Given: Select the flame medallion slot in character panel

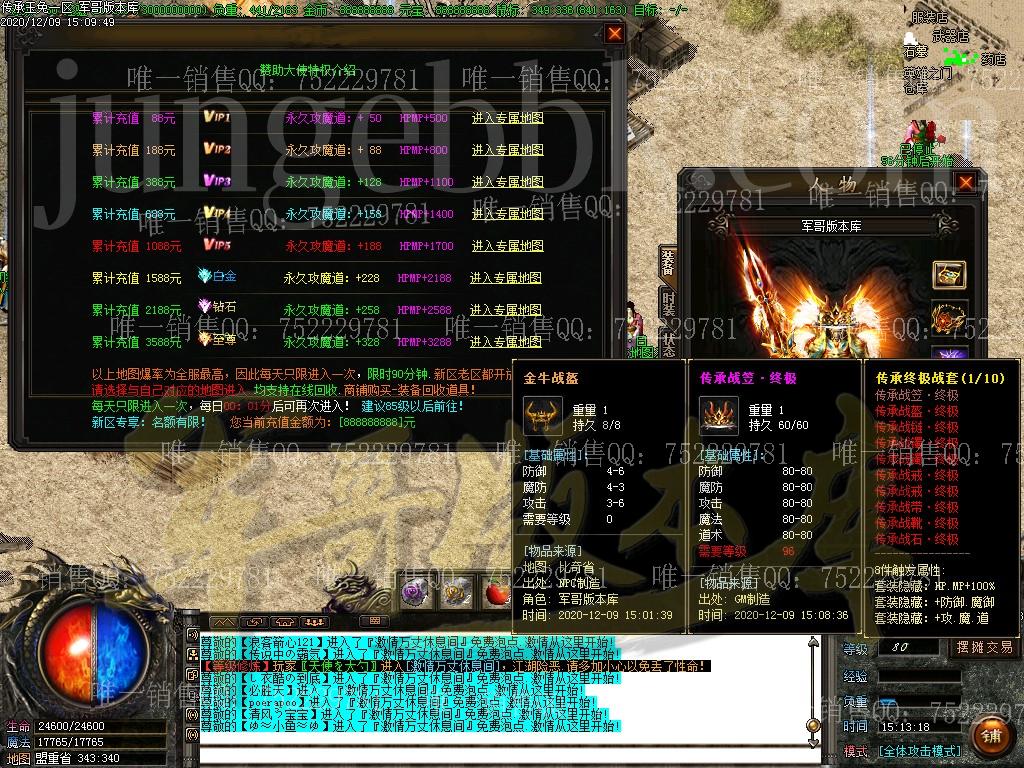Looking at the screenshot, I should coord(949,317).
